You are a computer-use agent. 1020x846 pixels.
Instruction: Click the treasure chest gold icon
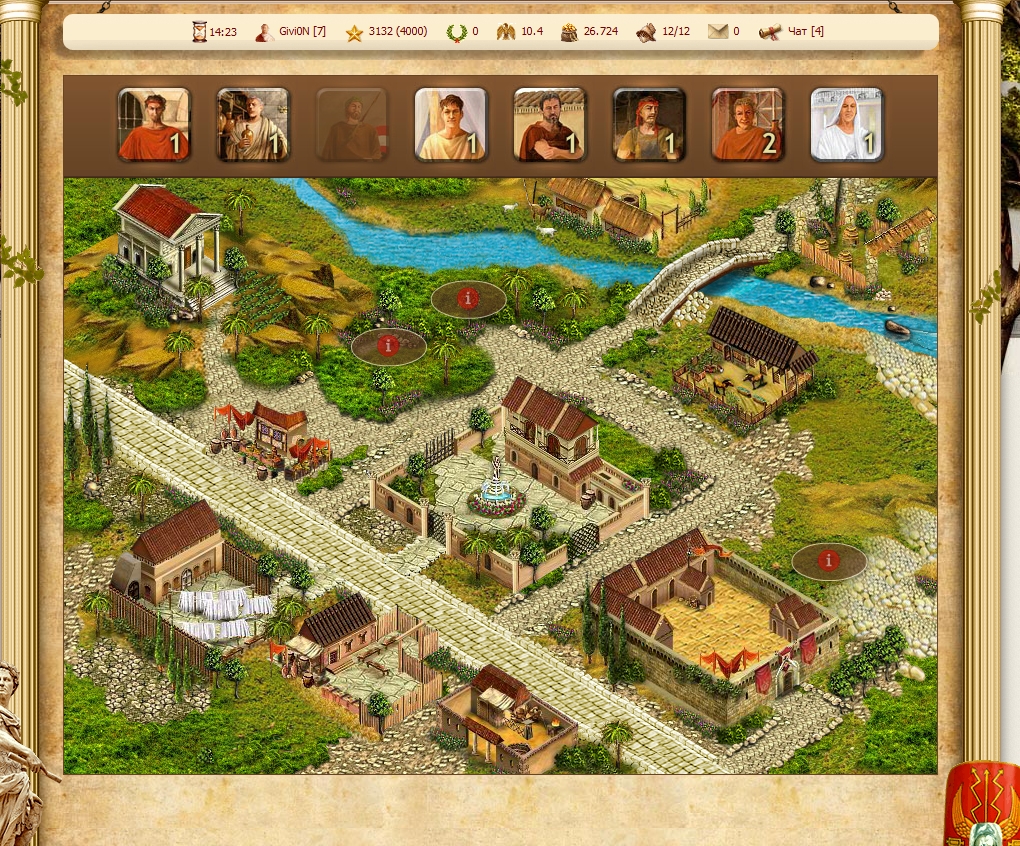point(568,32)
